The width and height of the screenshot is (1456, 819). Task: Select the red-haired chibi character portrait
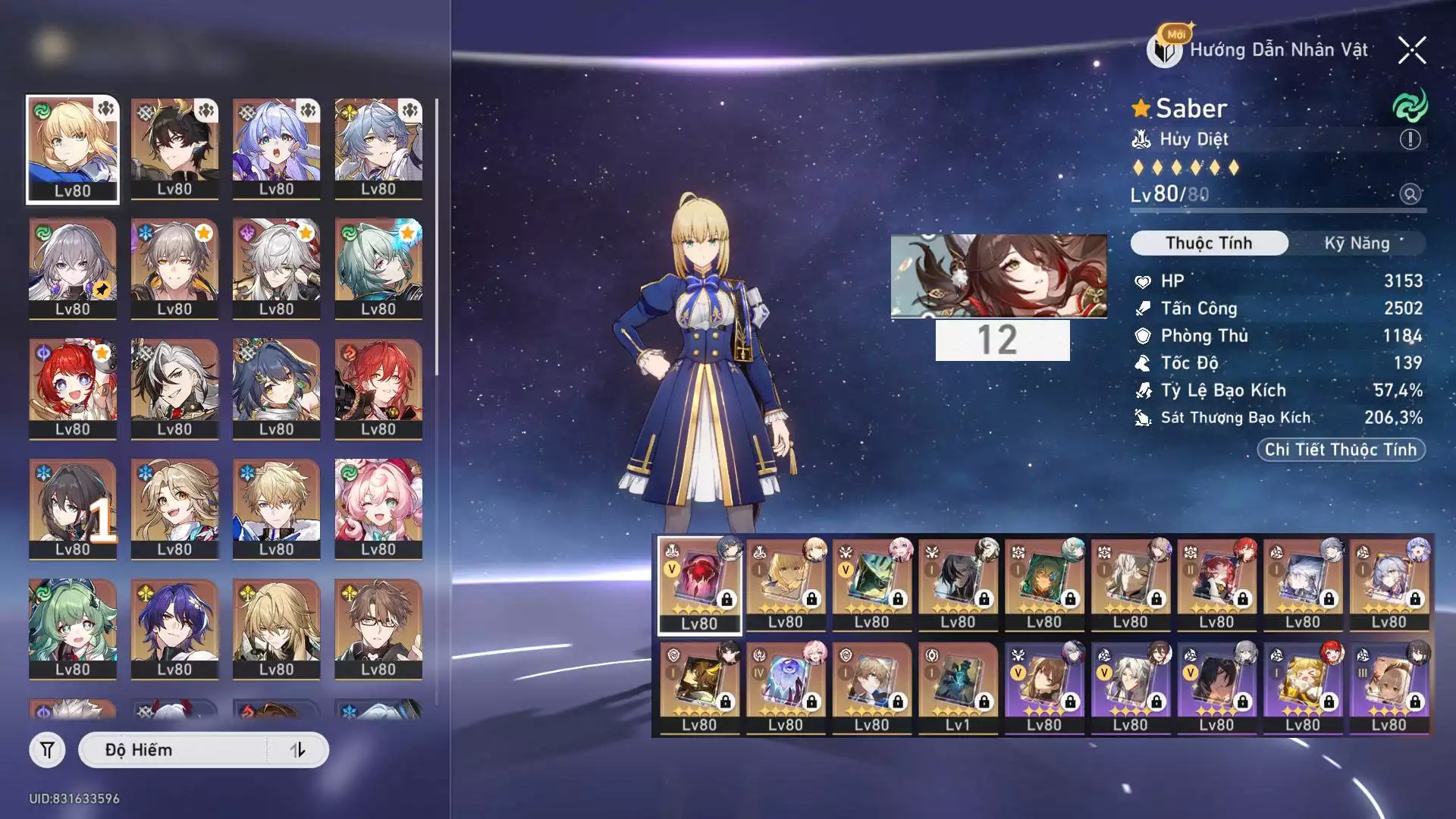(x=73, y=388)
